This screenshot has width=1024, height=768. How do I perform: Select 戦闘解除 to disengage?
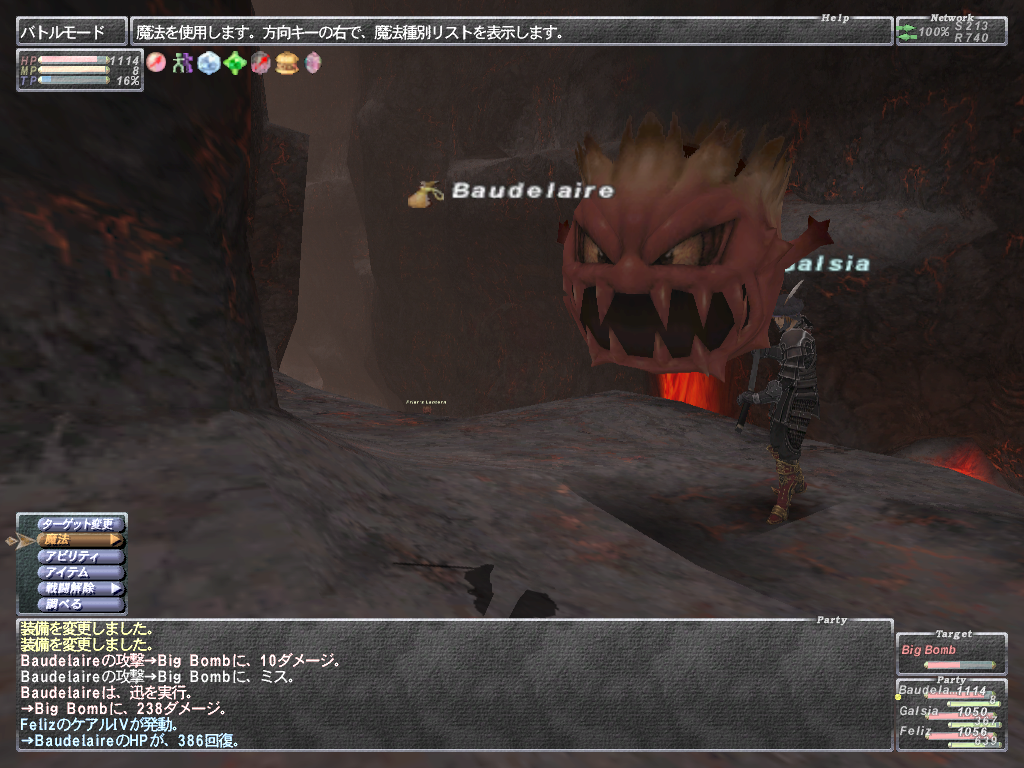point(80,588)
